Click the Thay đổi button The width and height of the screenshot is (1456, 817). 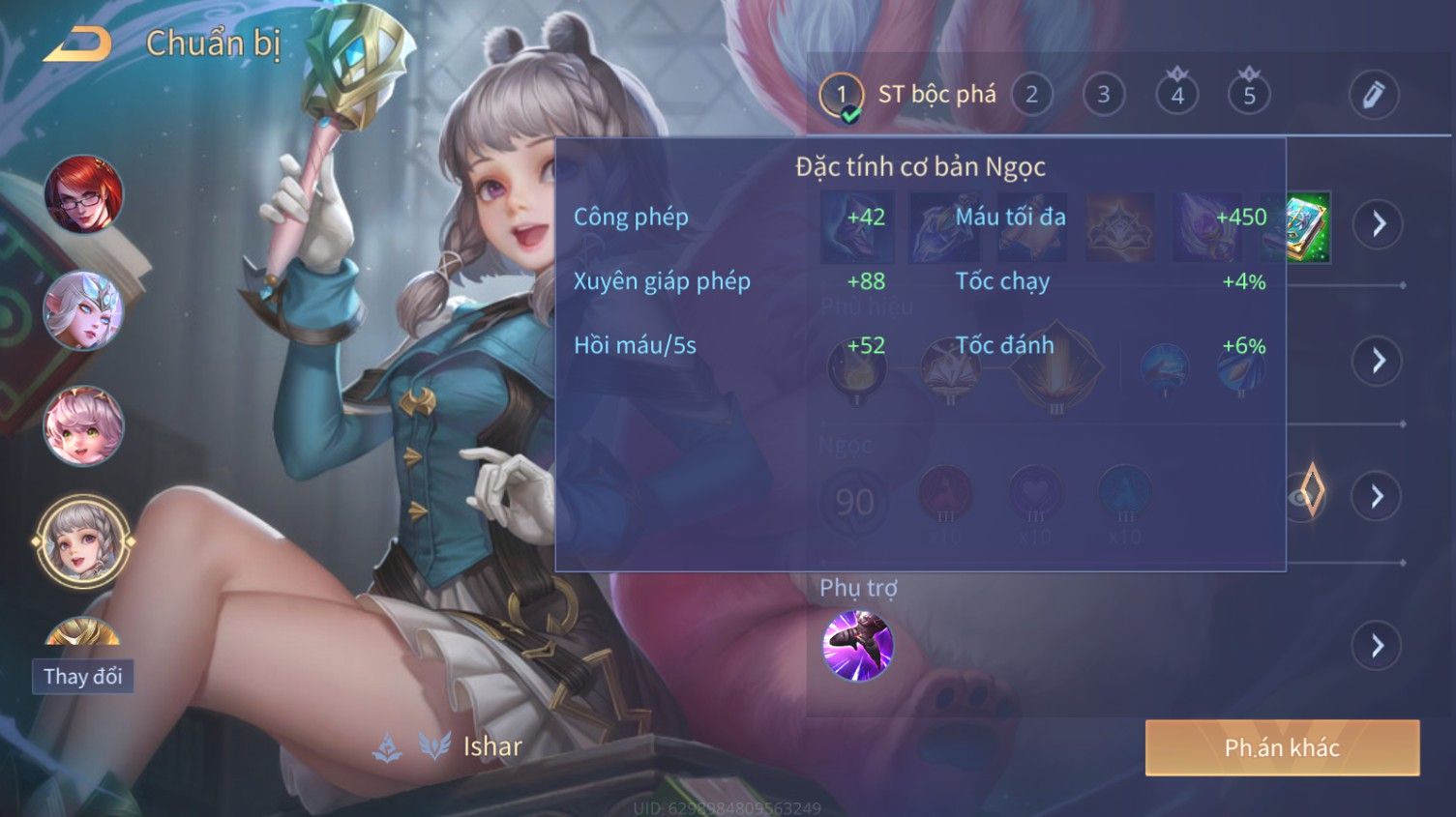(x=82, y=676)
